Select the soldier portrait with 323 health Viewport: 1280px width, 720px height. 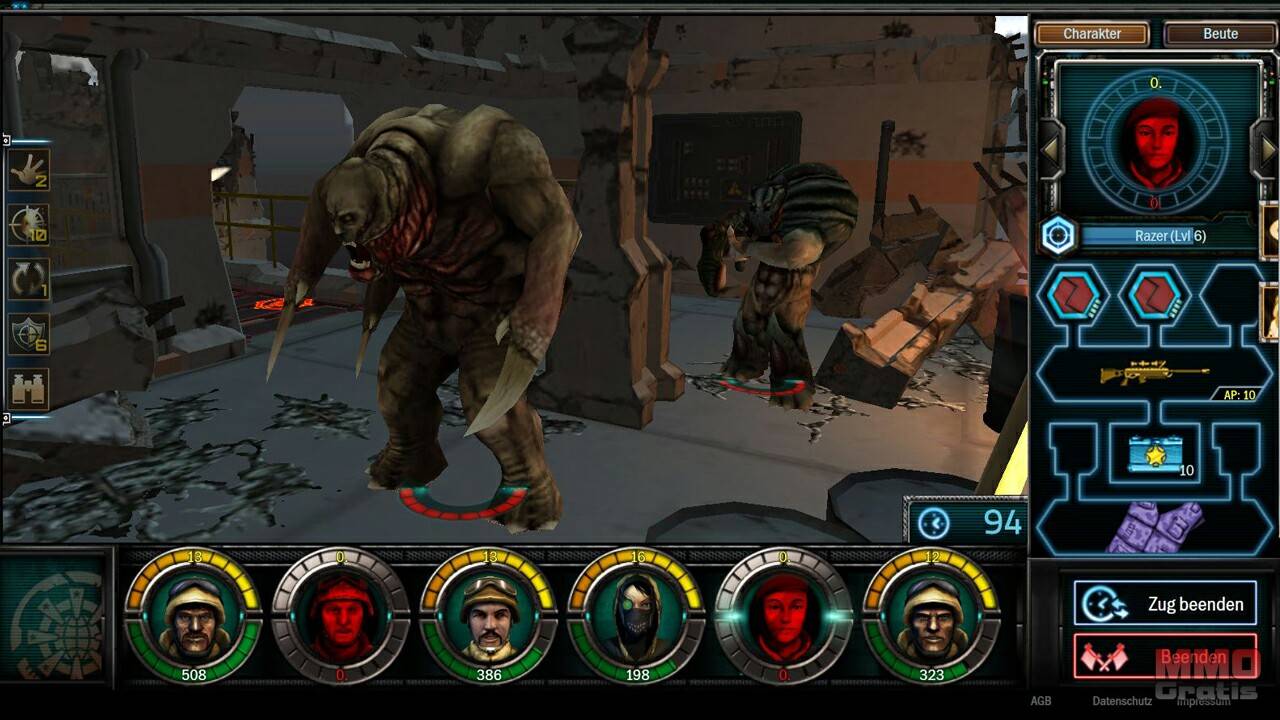click(931, 617)
